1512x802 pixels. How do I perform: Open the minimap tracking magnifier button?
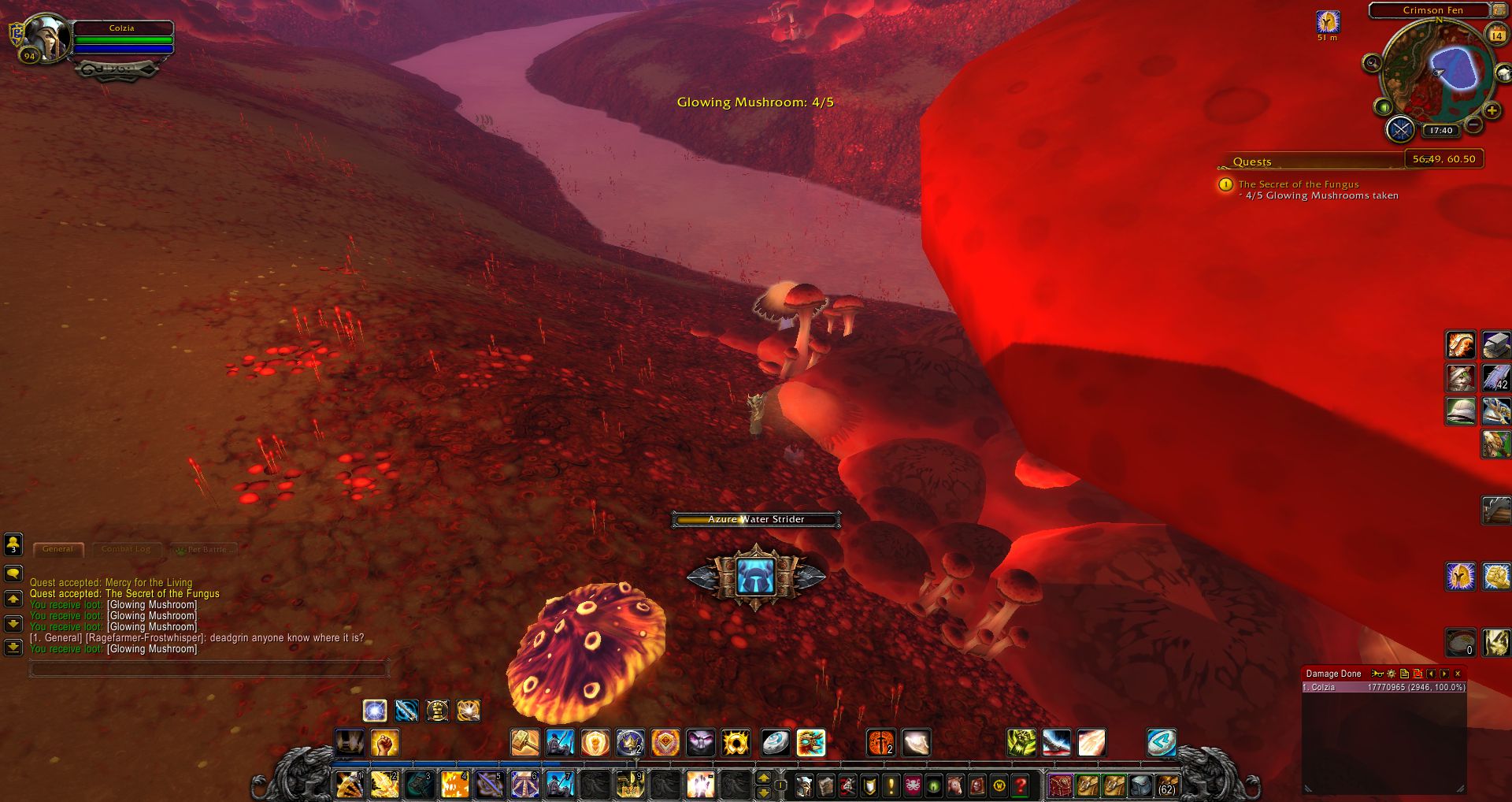1372,63
